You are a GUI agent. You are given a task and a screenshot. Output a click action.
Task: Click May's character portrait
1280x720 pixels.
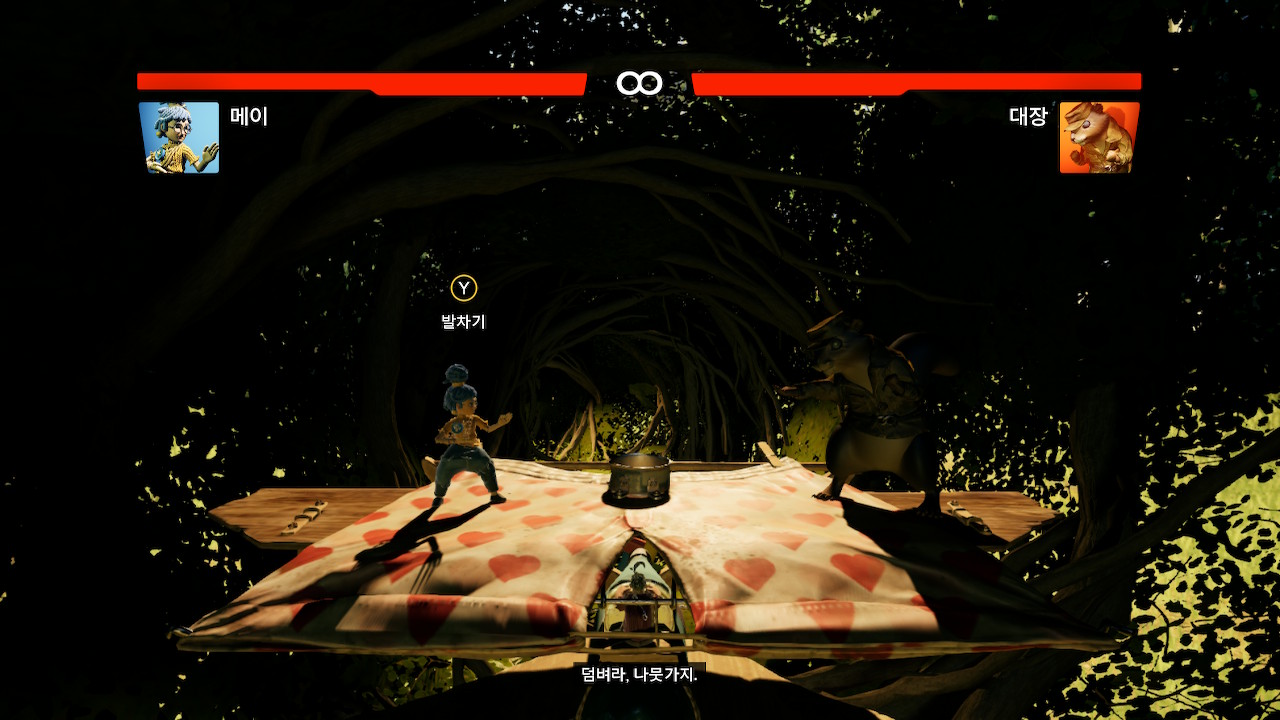[179, 138]
